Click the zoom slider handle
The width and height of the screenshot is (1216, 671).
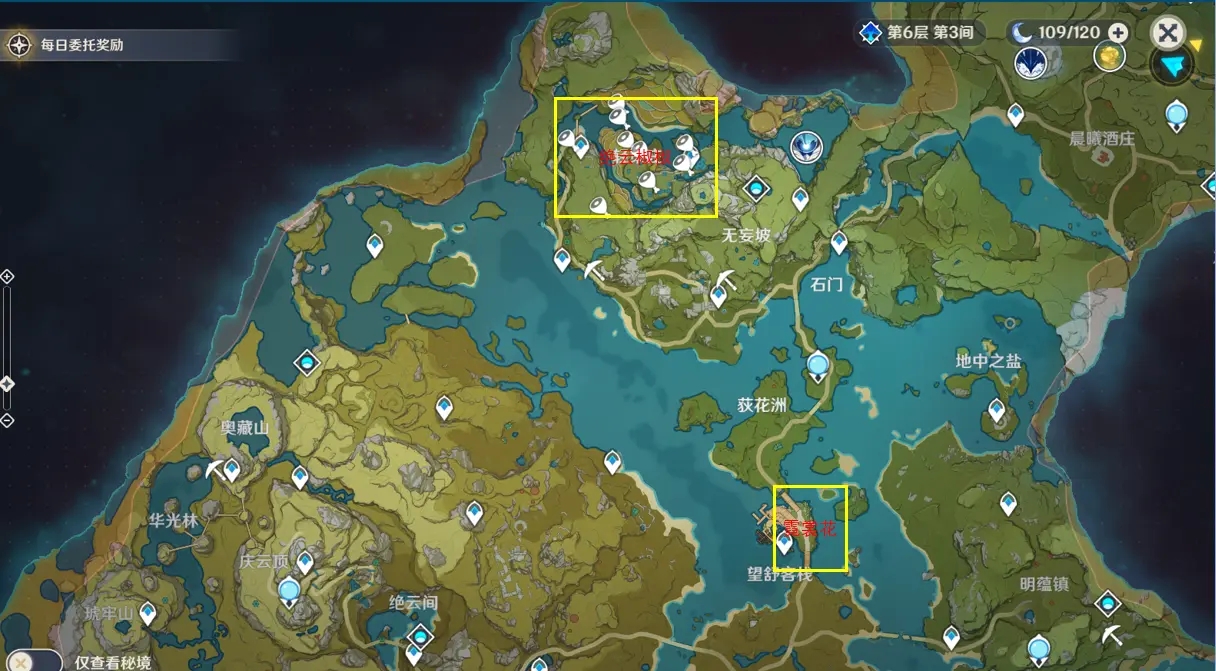7,383
